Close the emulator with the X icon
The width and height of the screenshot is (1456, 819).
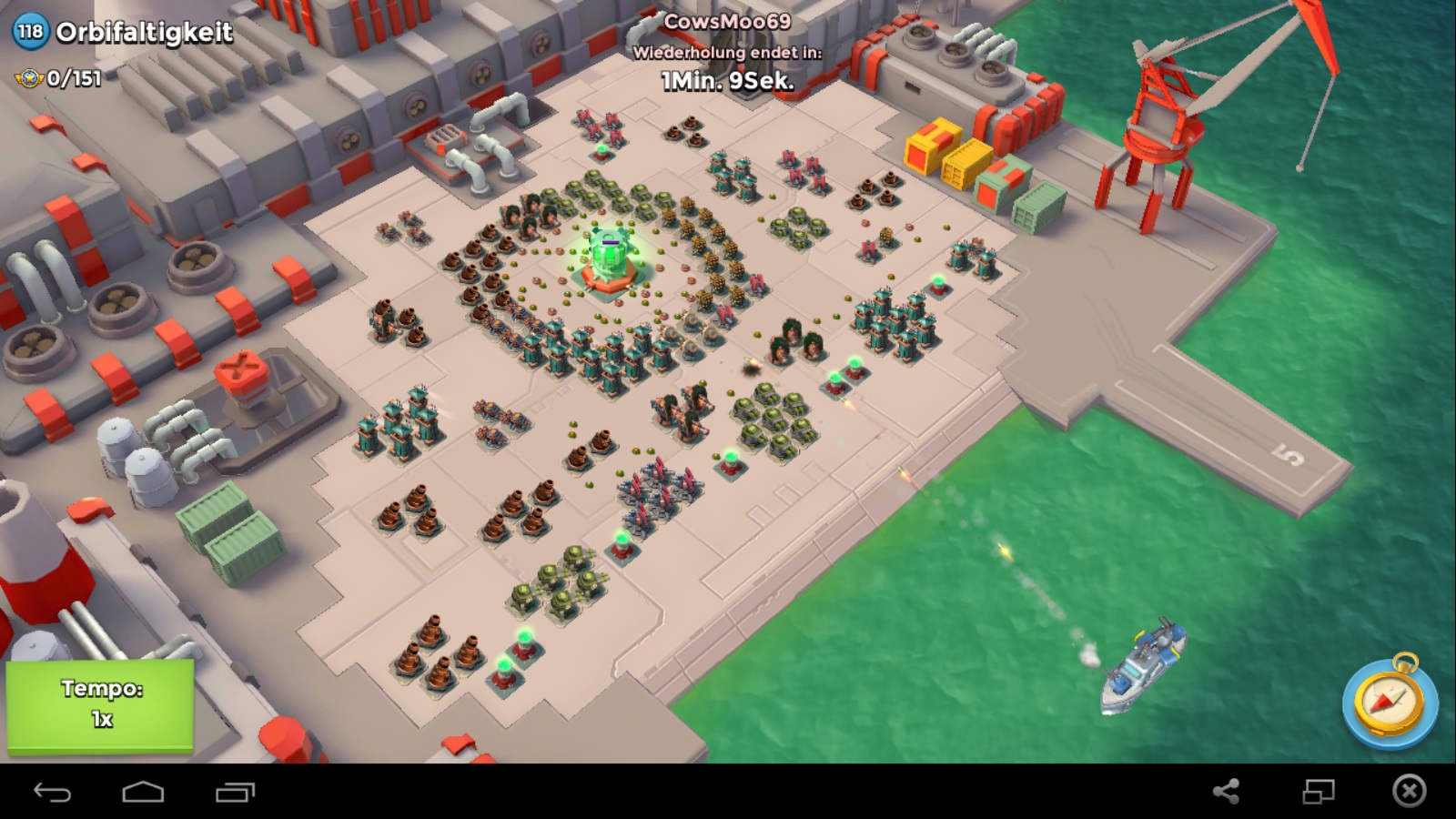(1409, 791)
